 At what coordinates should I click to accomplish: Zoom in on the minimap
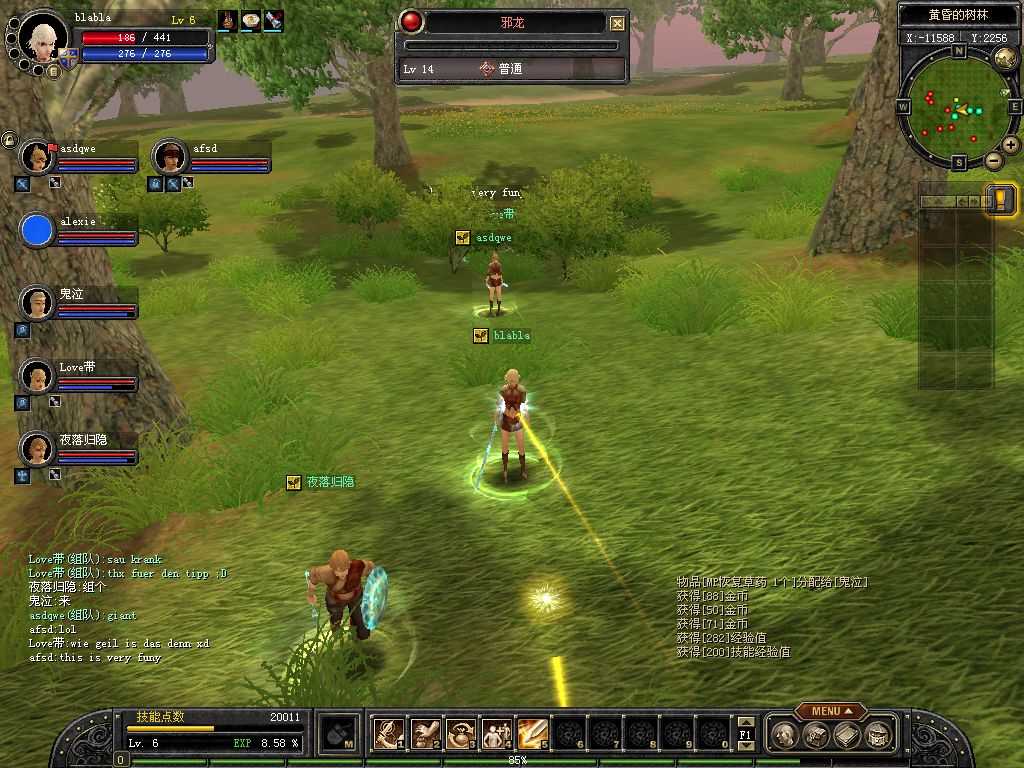coord(1011,145)
